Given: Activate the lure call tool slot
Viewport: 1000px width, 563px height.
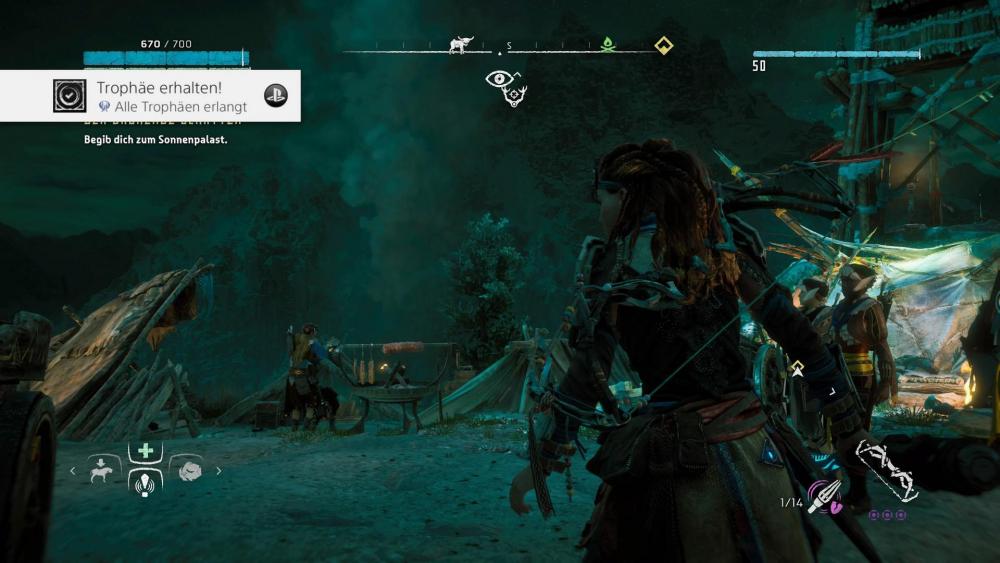Looking at the screenshot, I should (x=145, y=482).
